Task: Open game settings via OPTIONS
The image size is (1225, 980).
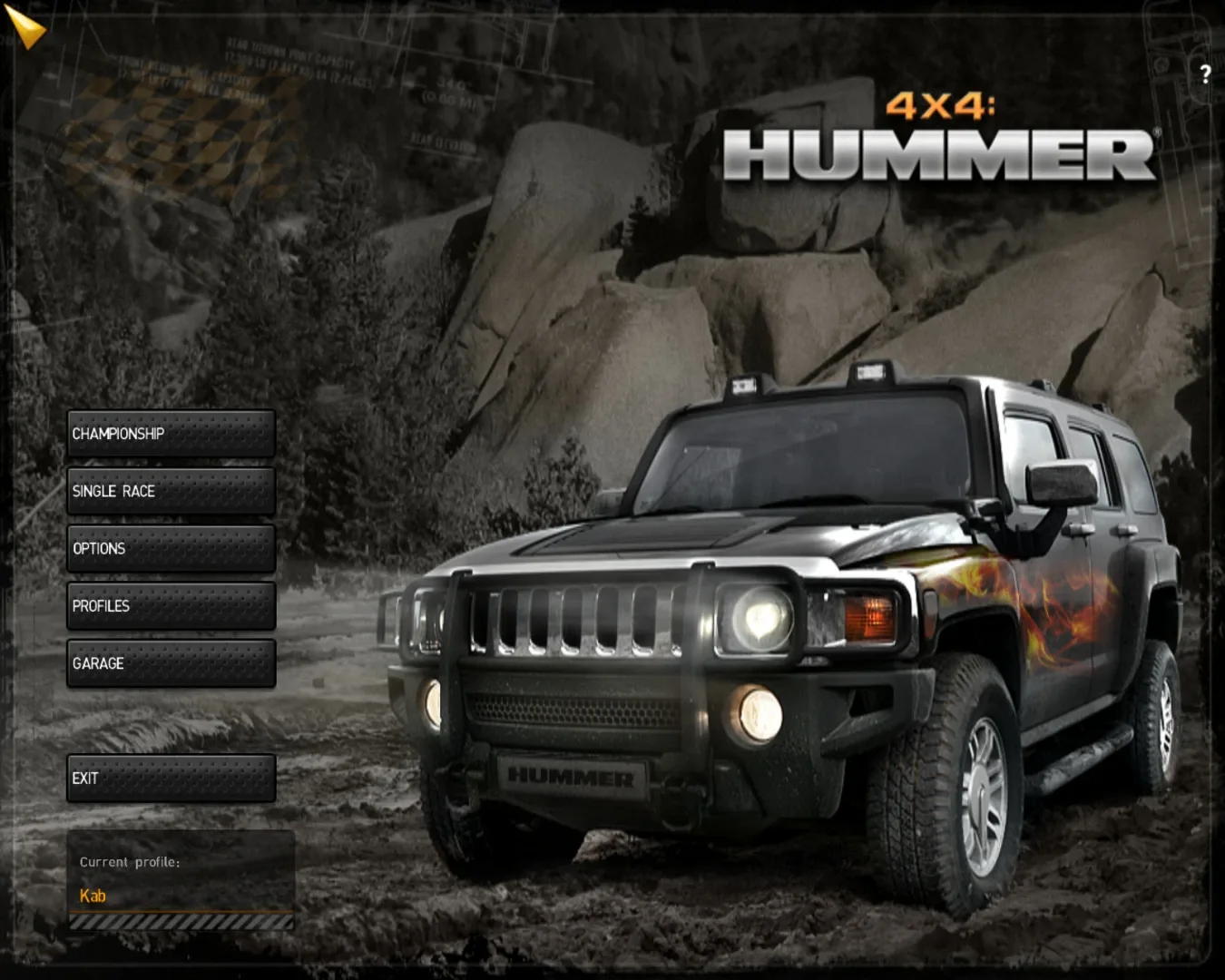Action: [170, 549]
